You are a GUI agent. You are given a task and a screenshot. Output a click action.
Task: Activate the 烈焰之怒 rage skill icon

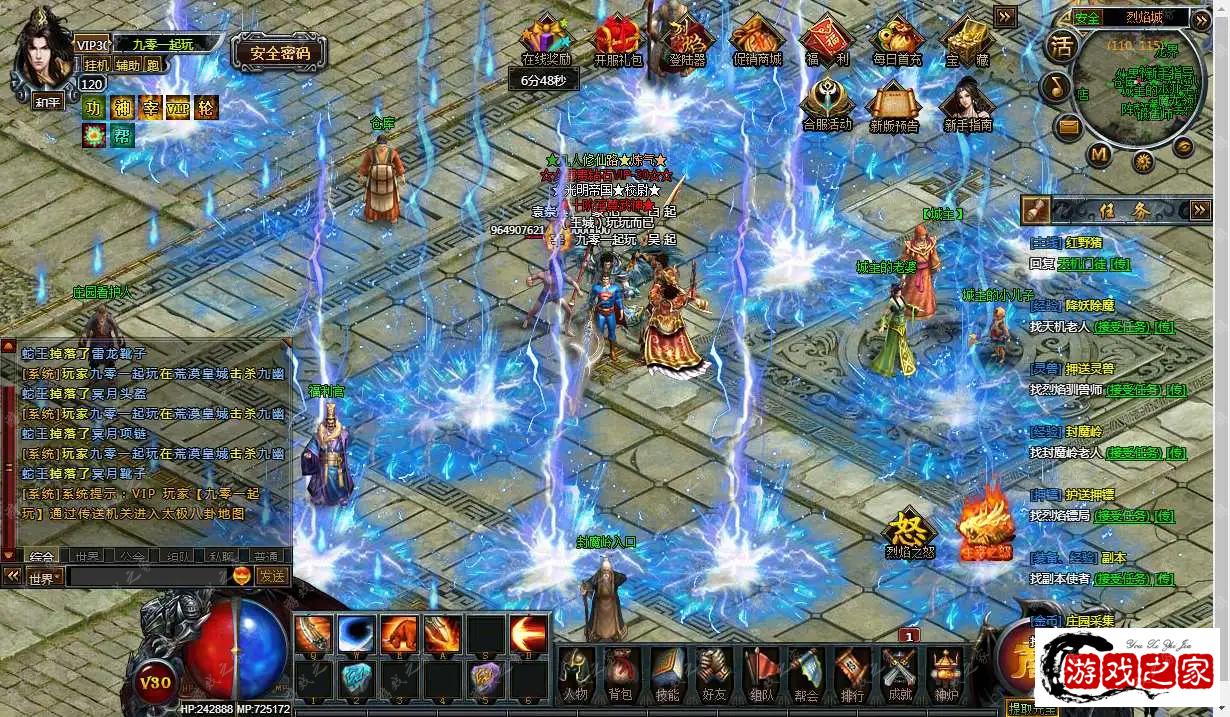point(910,532)
